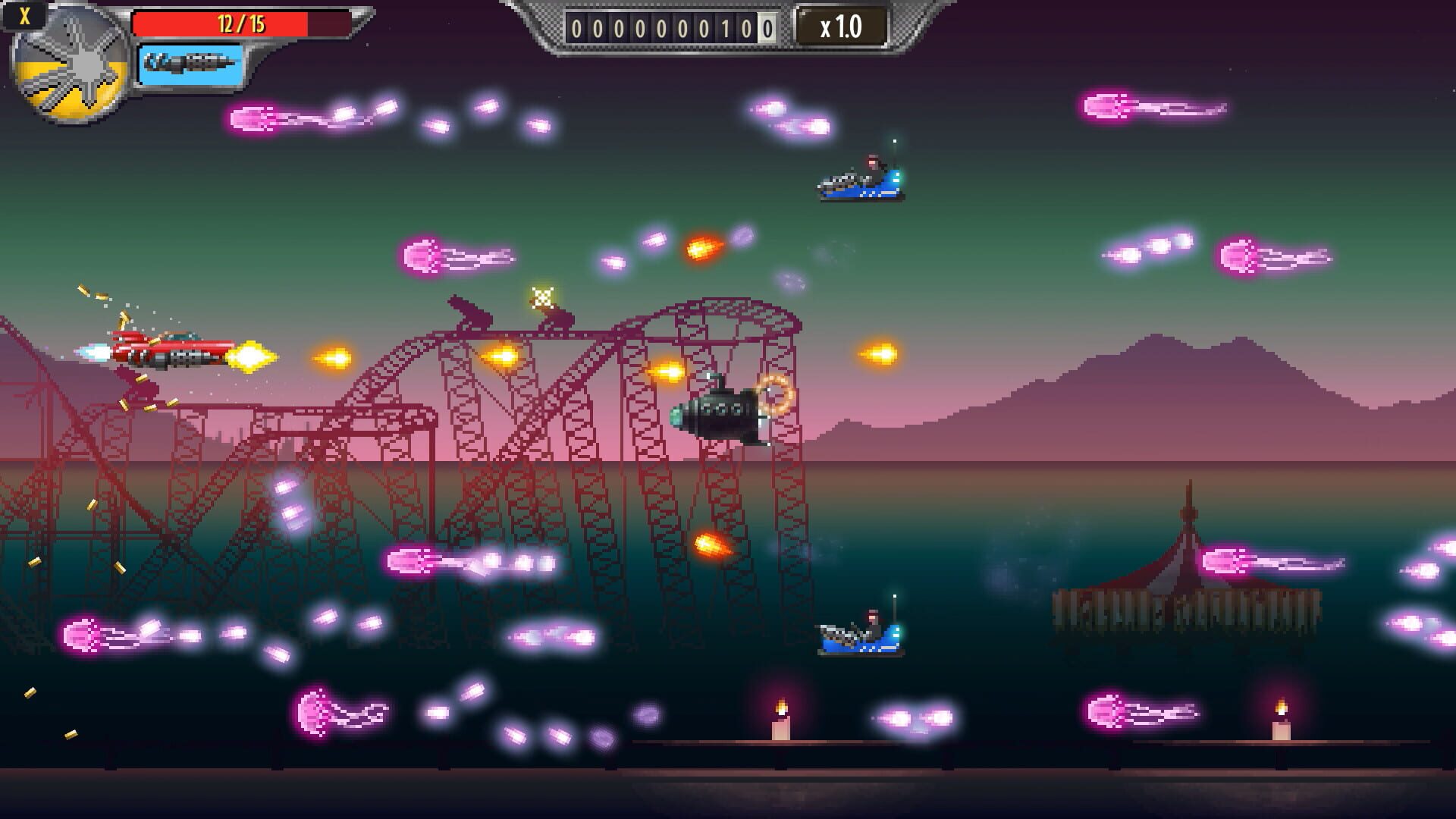
Task: Click the orange ring on the submarine's nose
Action: click(775, 394)
